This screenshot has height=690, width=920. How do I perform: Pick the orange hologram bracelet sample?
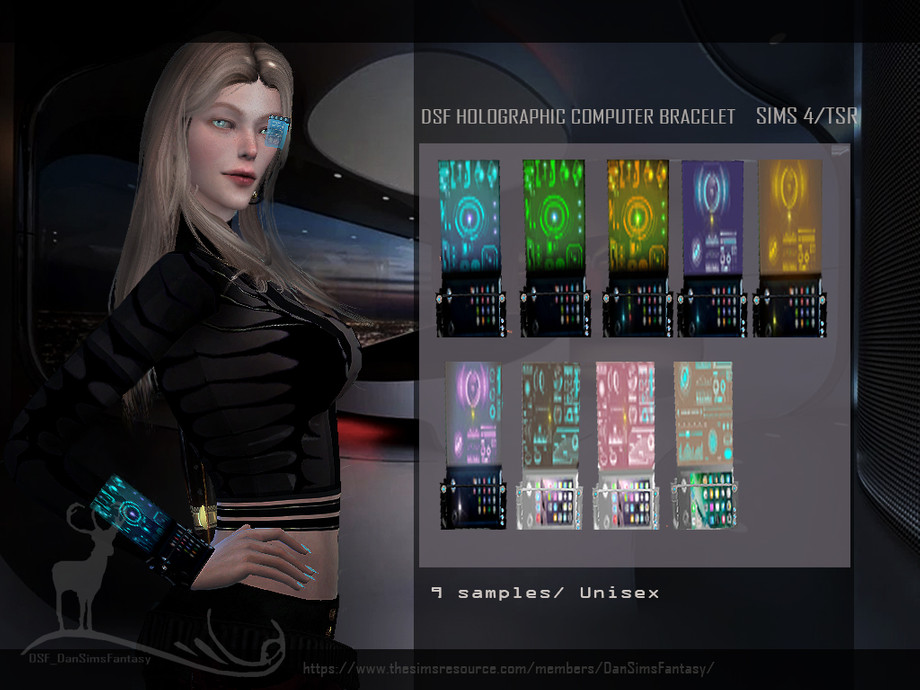pos(638,246)
